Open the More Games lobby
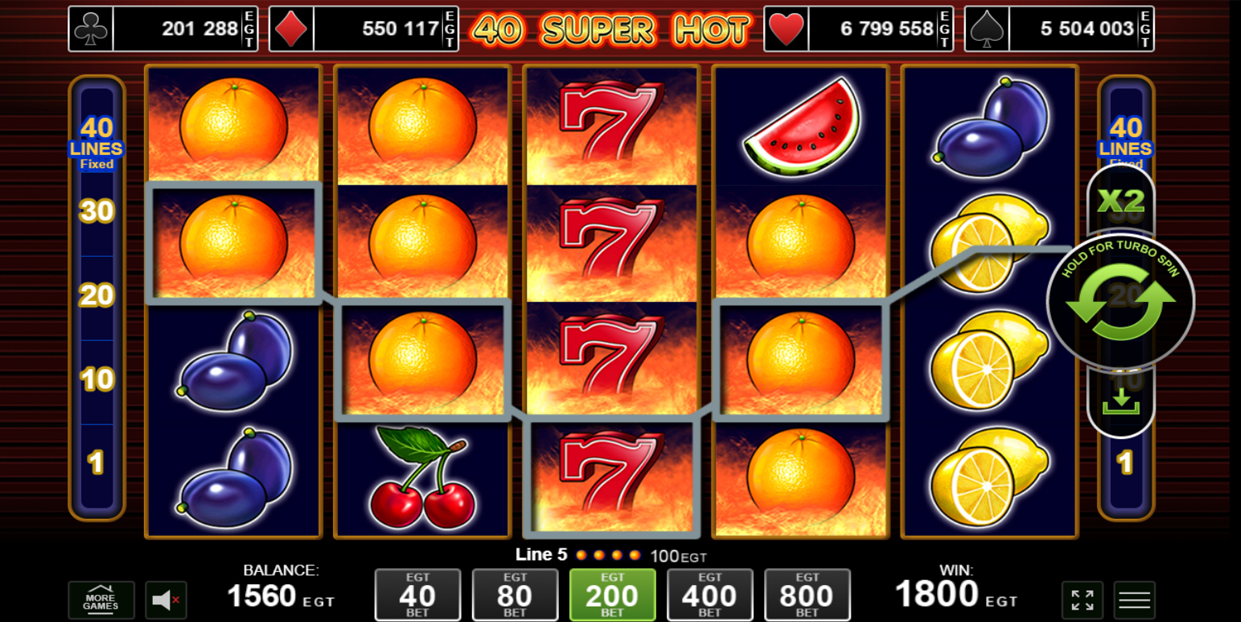1241x622 pixels. click(x=101, y=600)
